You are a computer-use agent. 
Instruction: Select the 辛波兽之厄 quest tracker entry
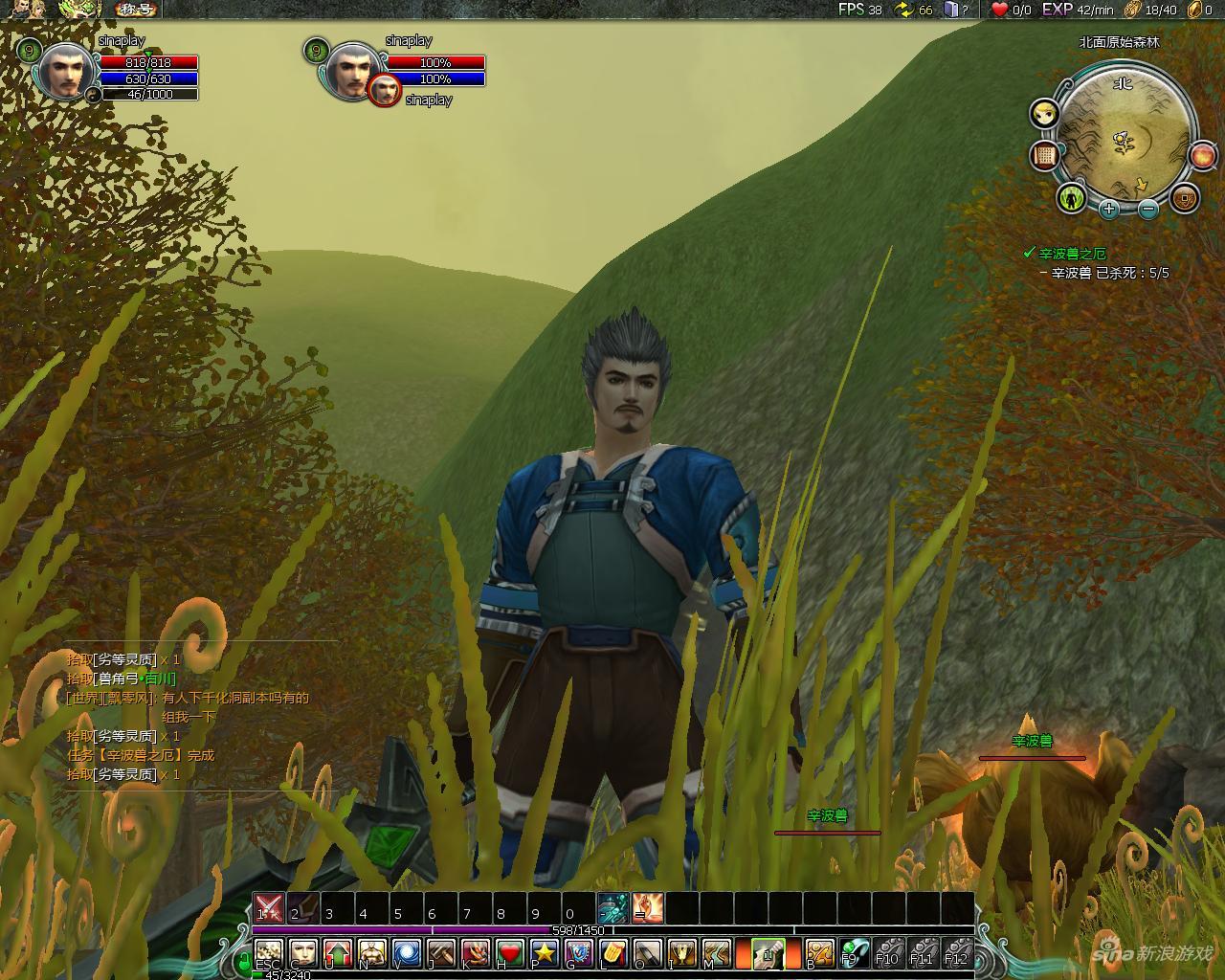pos(1072,254)
